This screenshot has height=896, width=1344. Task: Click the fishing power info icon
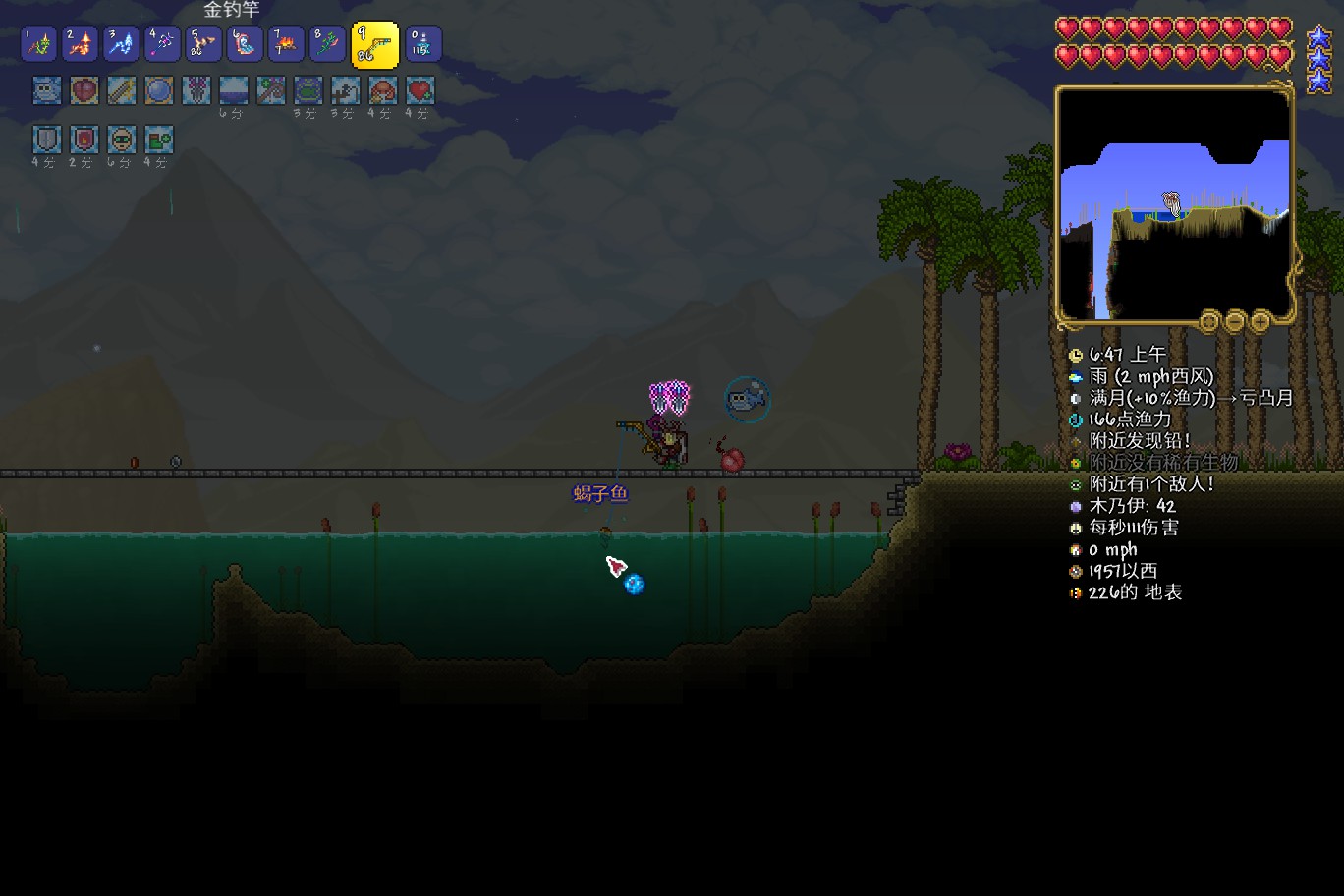click(1076, 420)
